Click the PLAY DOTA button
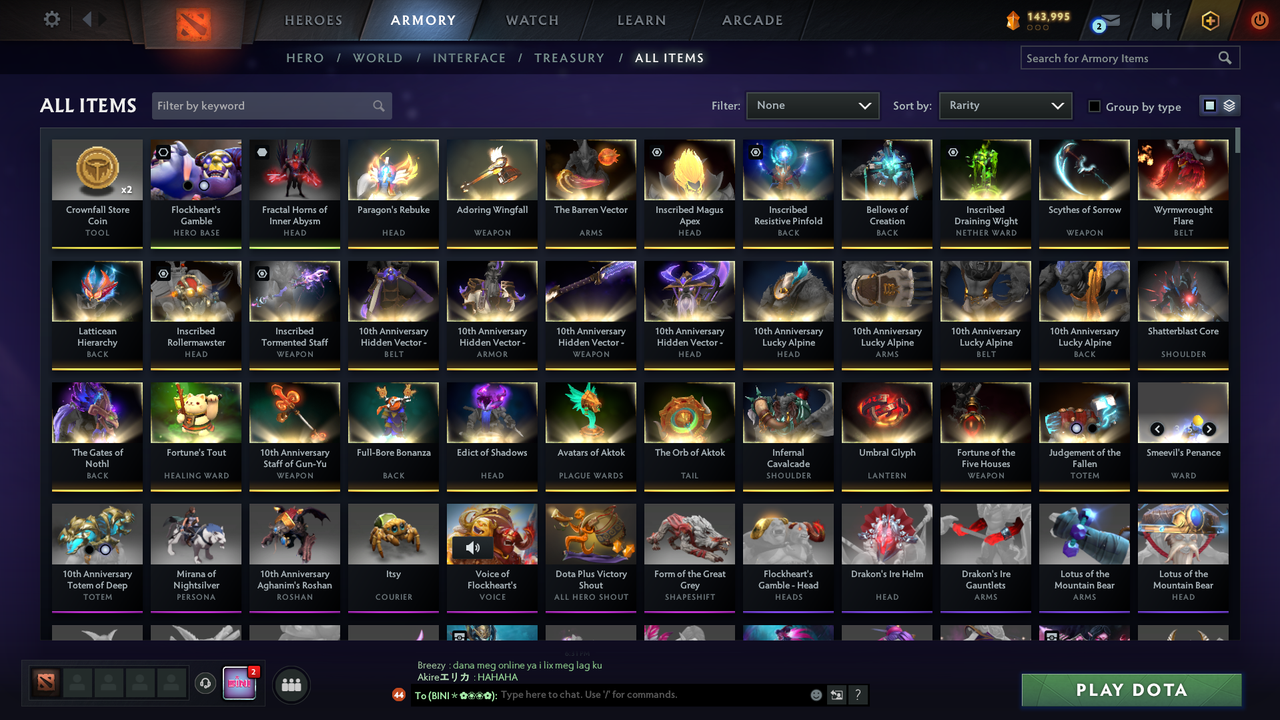1280x720 pixels. tap(1131, 689)
